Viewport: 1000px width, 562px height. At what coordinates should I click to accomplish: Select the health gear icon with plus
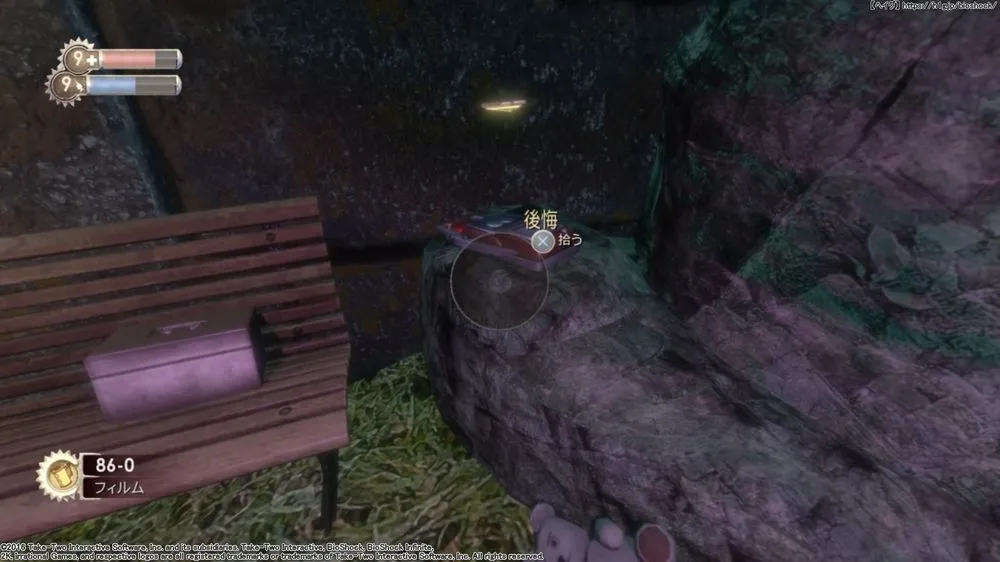click(75, 59)
